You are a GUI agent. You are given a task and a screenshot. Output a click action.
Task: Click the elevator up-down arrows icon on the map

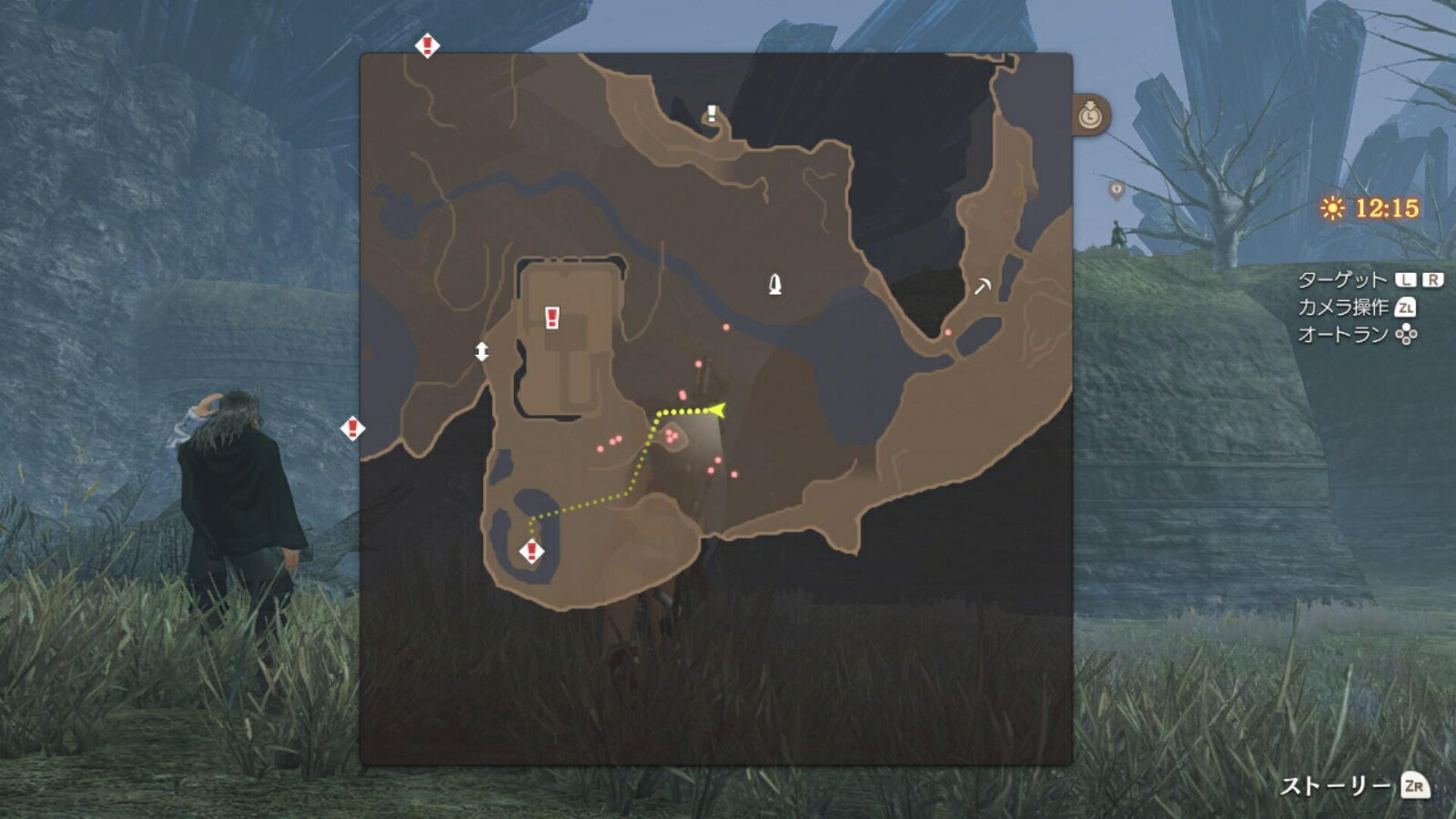pos(482,349)
